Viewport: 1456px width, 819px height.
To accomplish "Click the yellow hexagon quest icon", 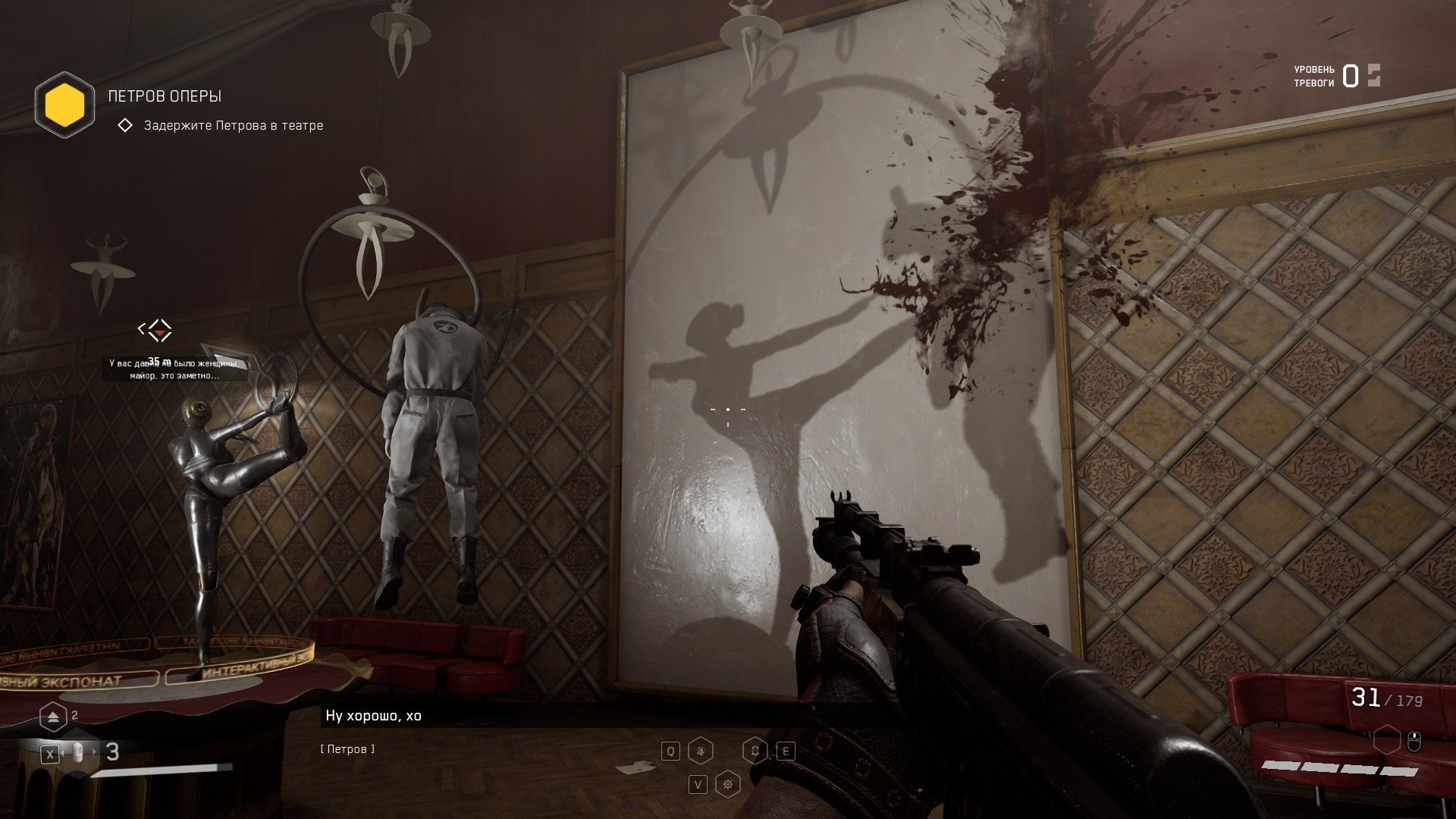I will pyautogui.click(x=64, y=105).
